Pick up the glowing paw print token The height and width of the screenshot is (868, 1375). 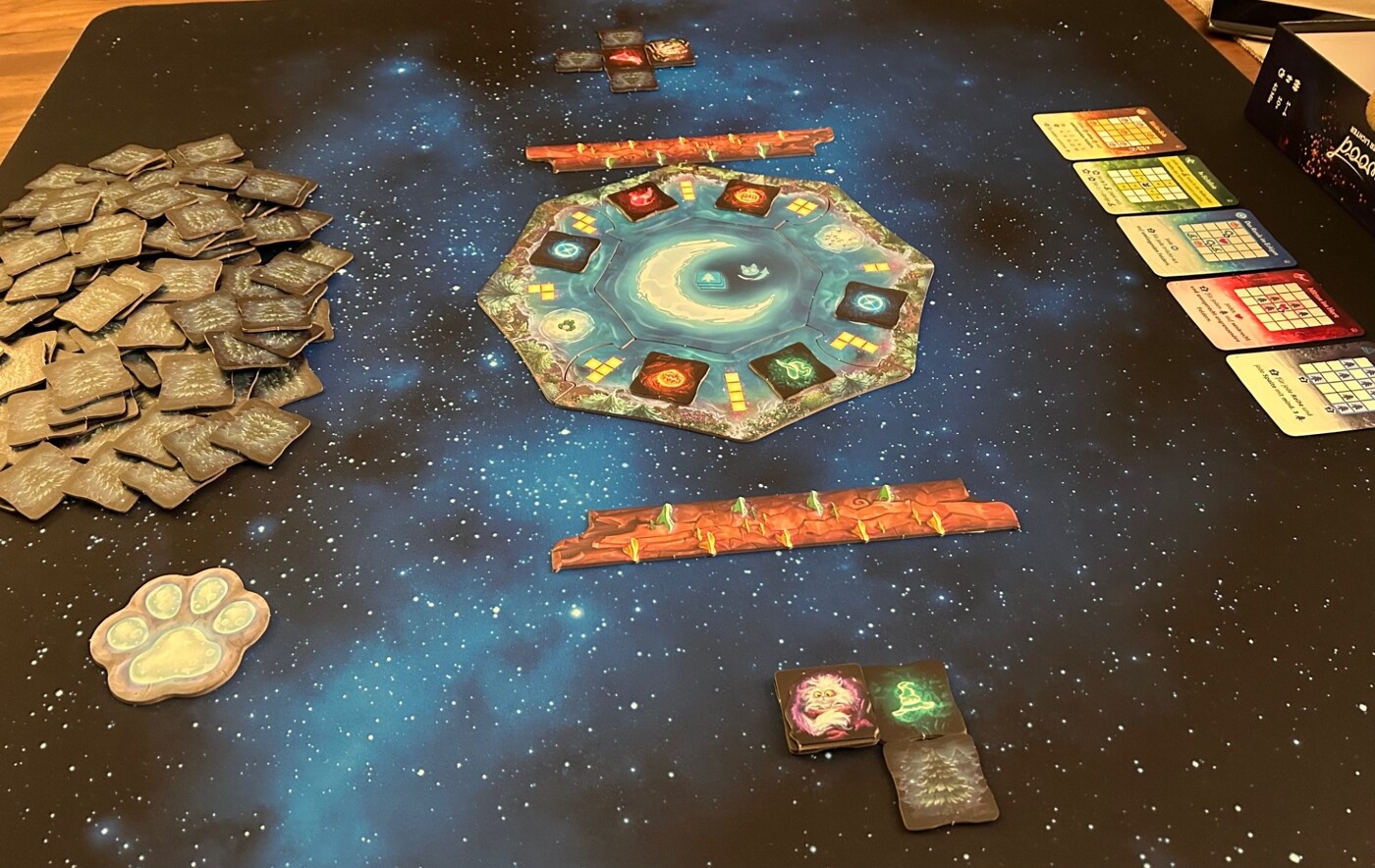tap(181, 633)
